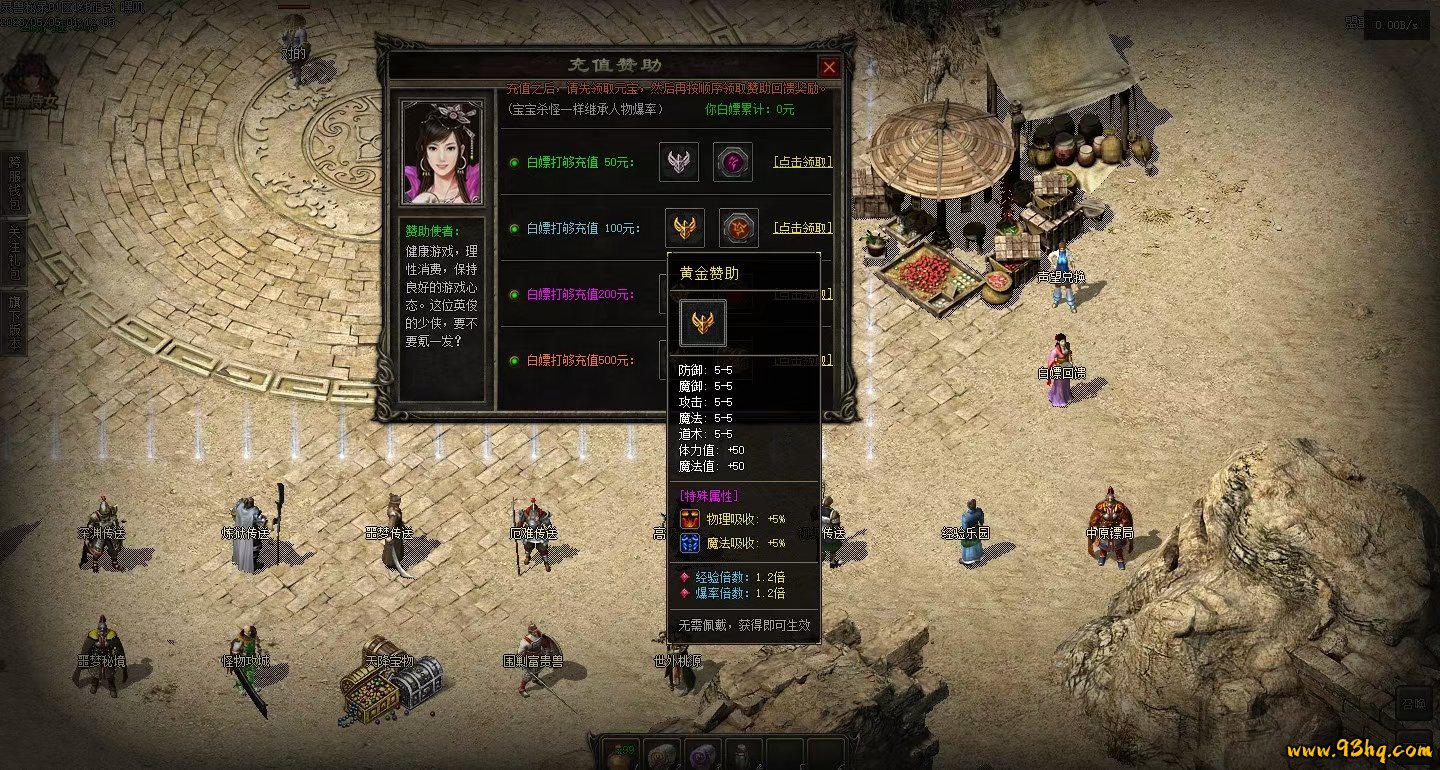Screen dimensions: 1440x770
Task: Close the 充值赞助 sponsor window
Action: (829, 67)
